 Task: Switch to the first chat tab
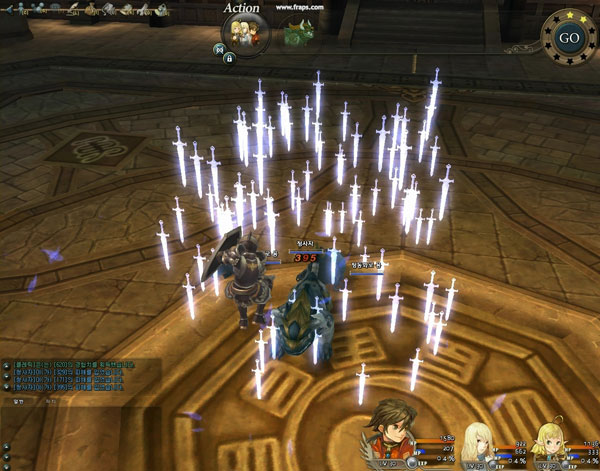[x=17, y=400]
